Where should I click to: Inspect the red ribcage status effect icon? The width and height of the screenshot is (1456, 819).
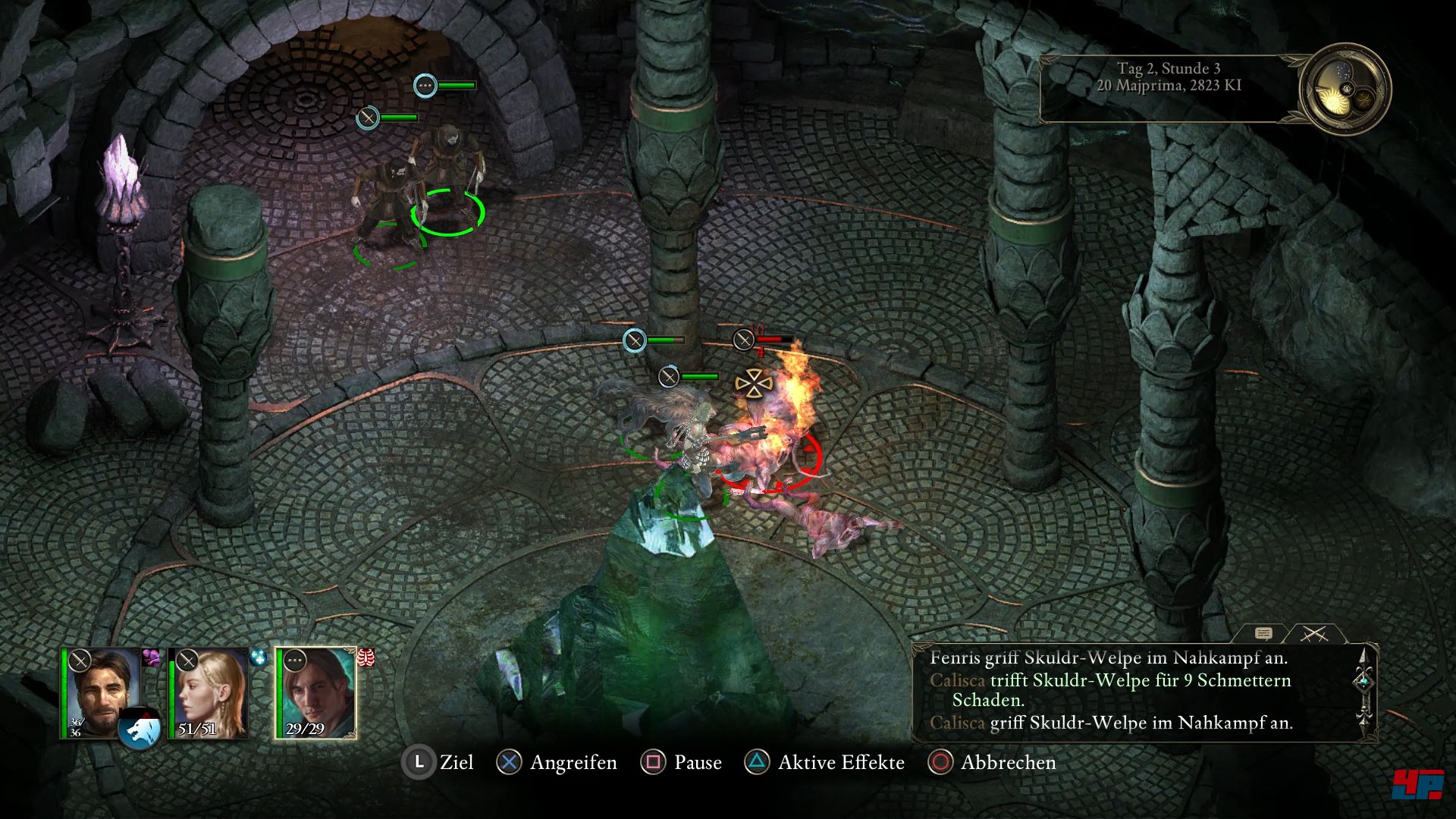[366, 657]
